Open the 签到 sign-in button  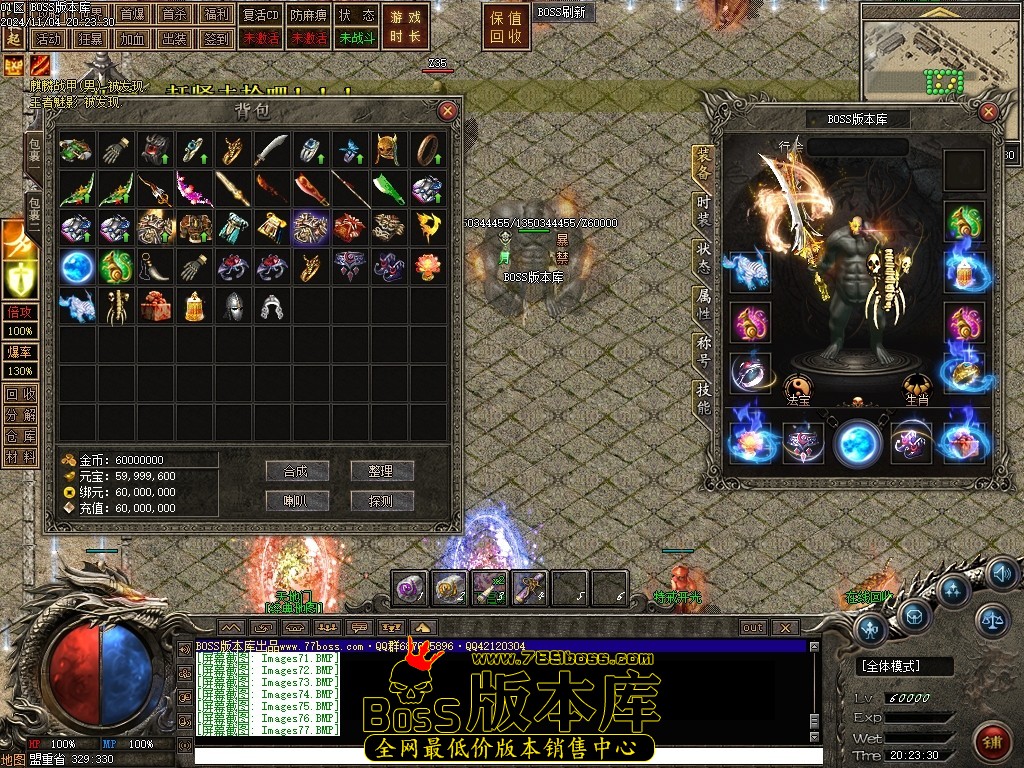pyautogui.click(x=216, y=39)
